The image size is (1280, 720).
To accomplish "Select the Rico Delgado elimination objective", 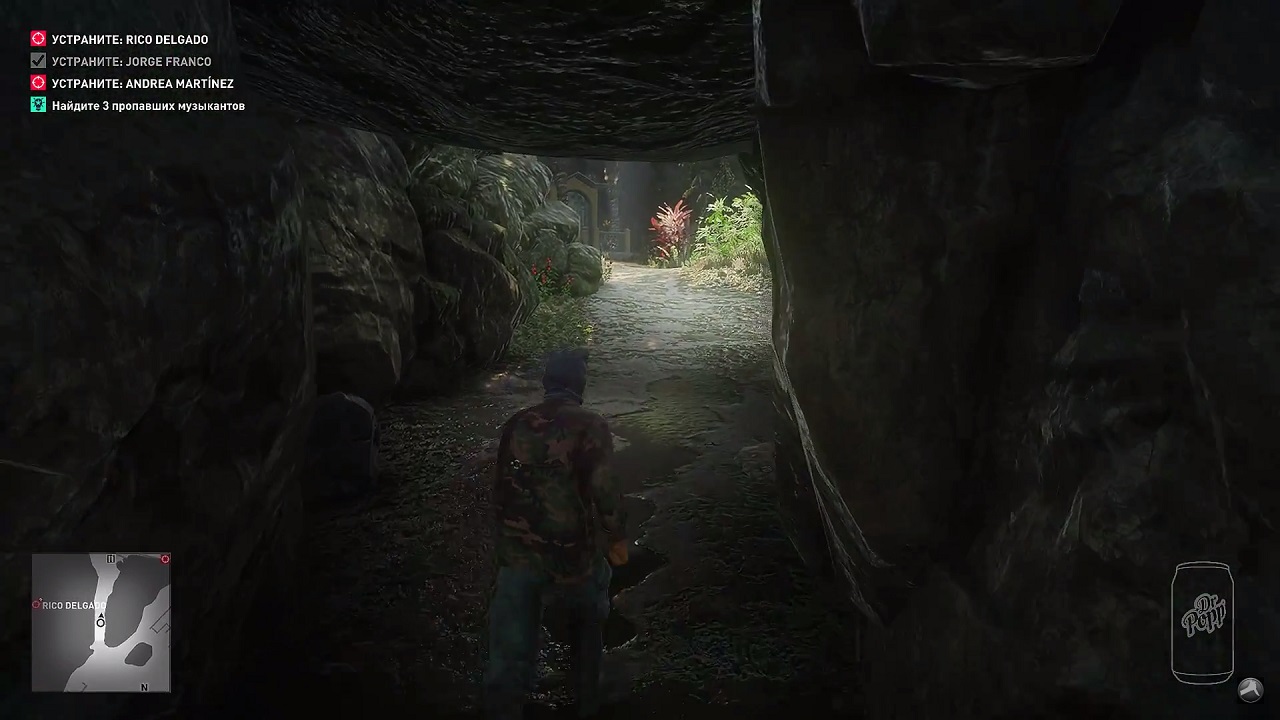I will [129, 40].
